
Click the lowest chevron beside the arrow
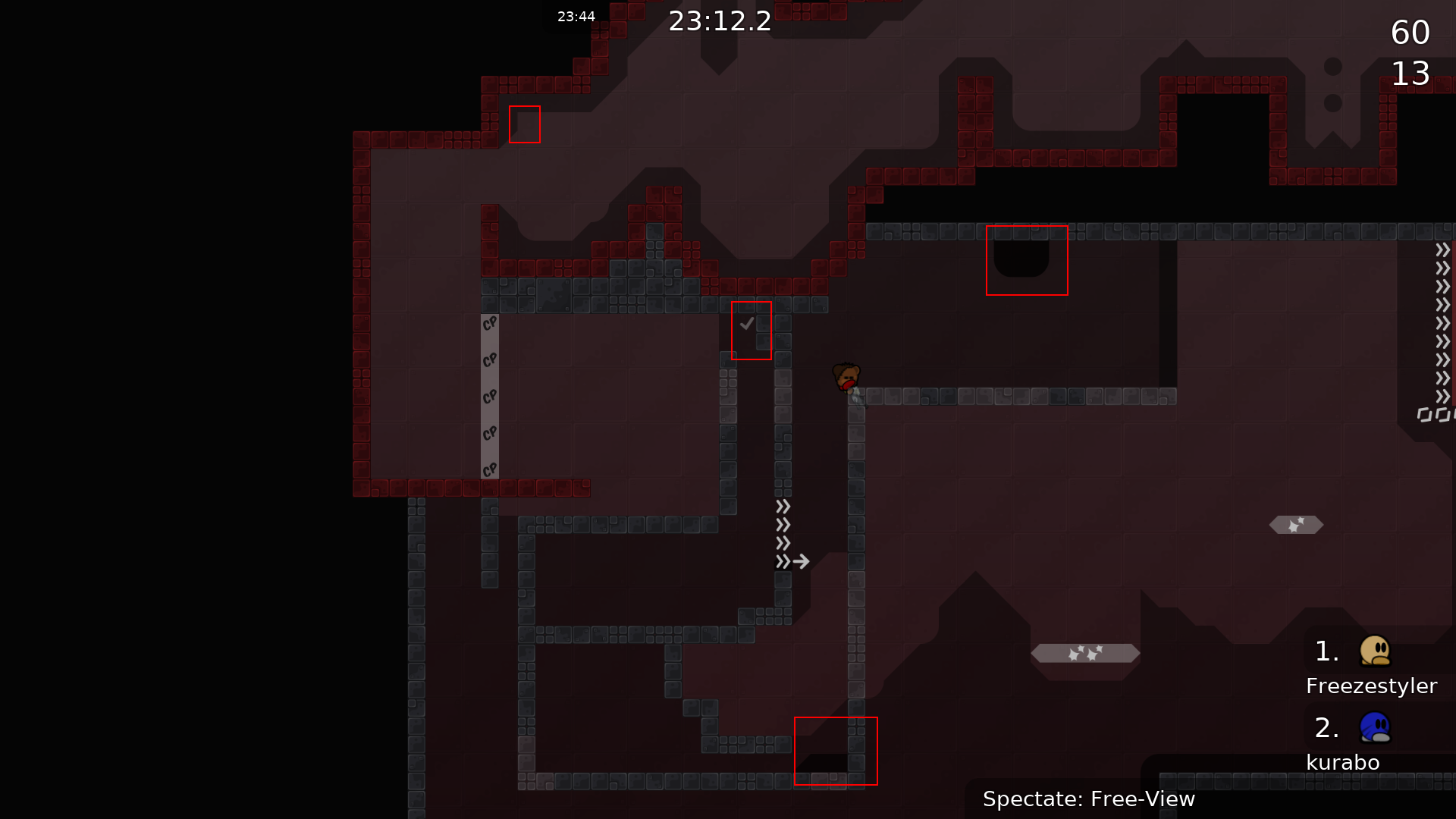click(783, 561)
